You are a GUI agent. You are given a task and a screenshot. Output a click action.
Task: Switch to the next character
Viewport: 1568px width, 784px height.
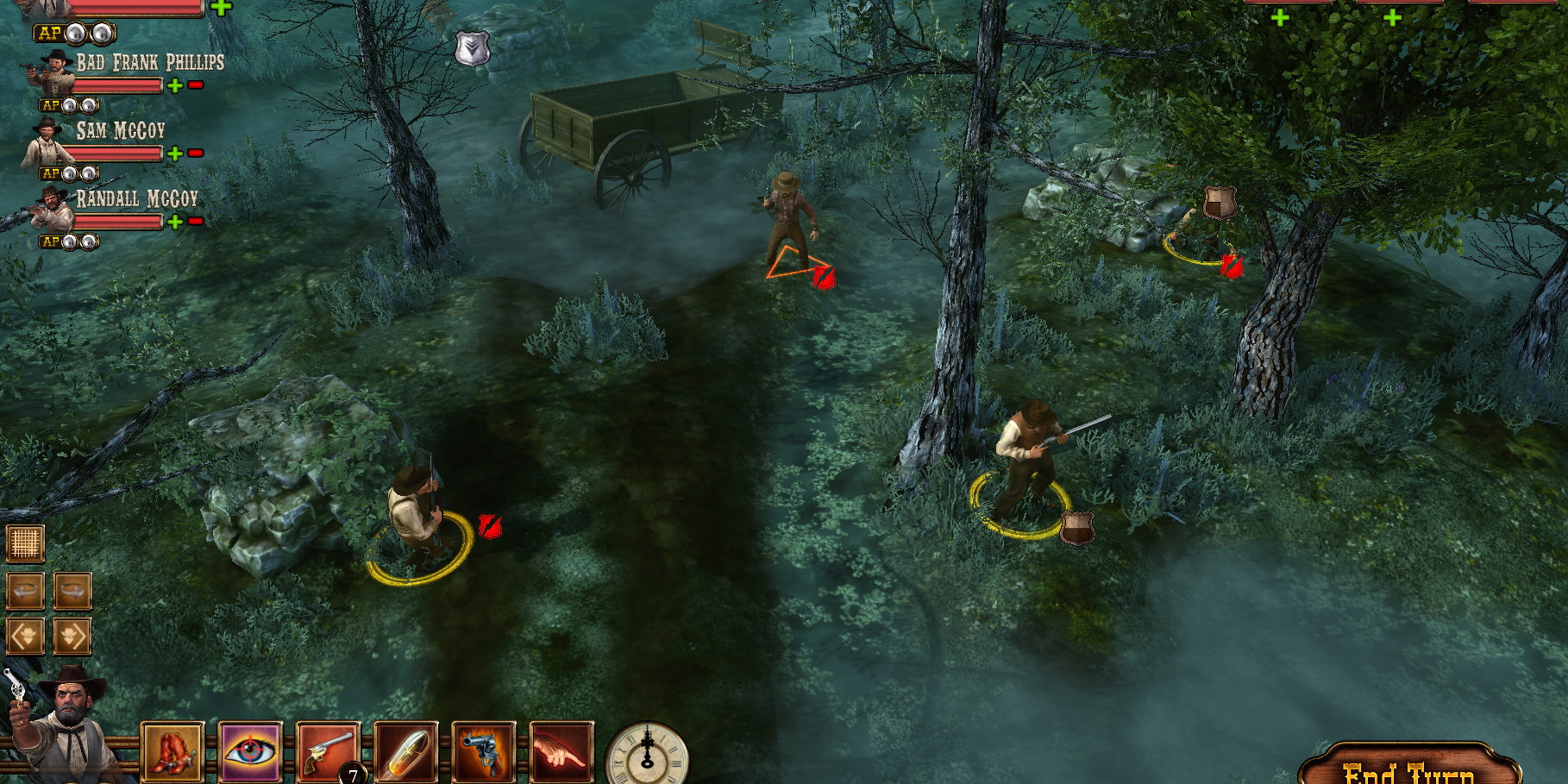[x=72, y=637]
